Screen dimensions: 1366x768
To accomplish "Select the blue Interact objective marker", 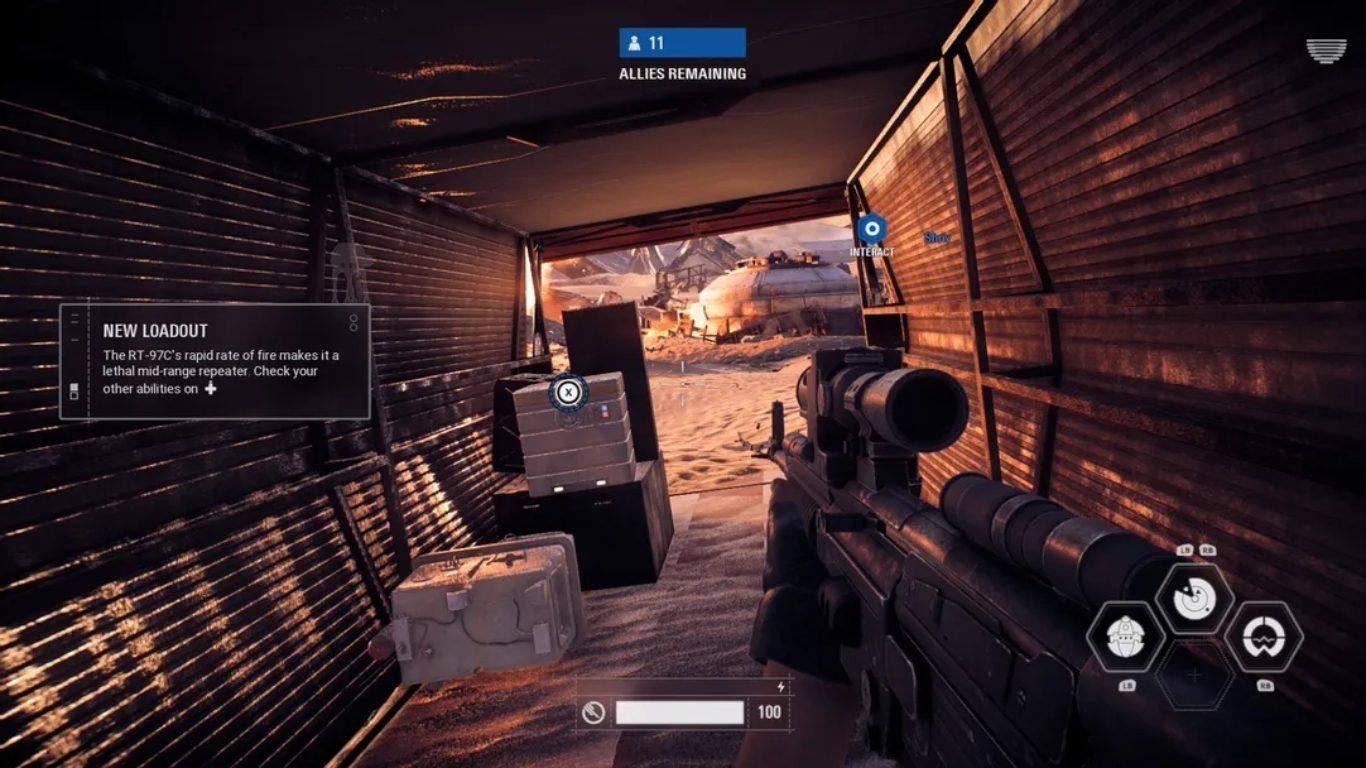I will point(872,229).
